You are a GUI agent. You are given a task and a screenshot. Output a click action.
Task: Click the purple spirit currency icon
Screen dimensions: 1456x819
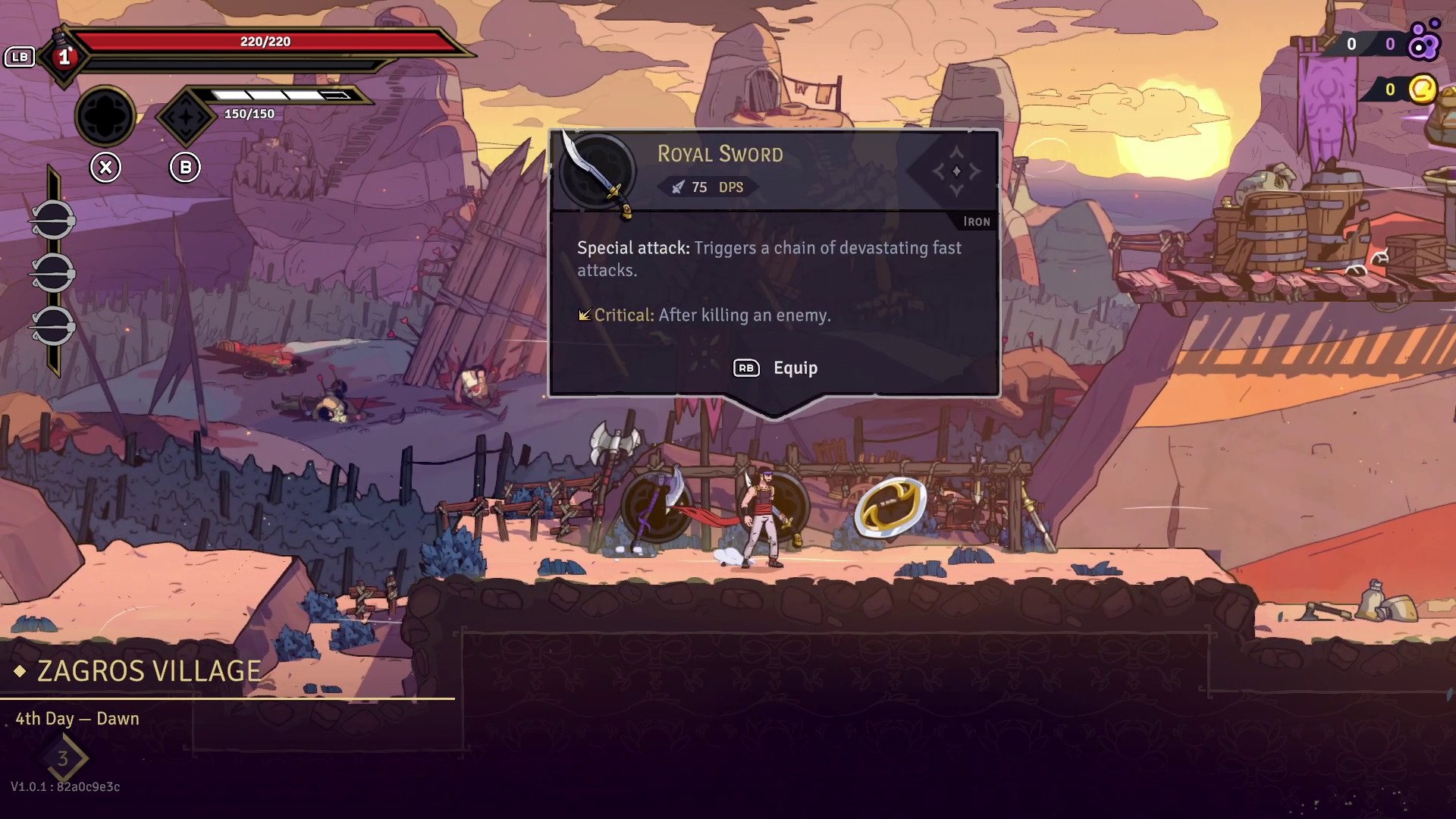tap(1423, 42)
